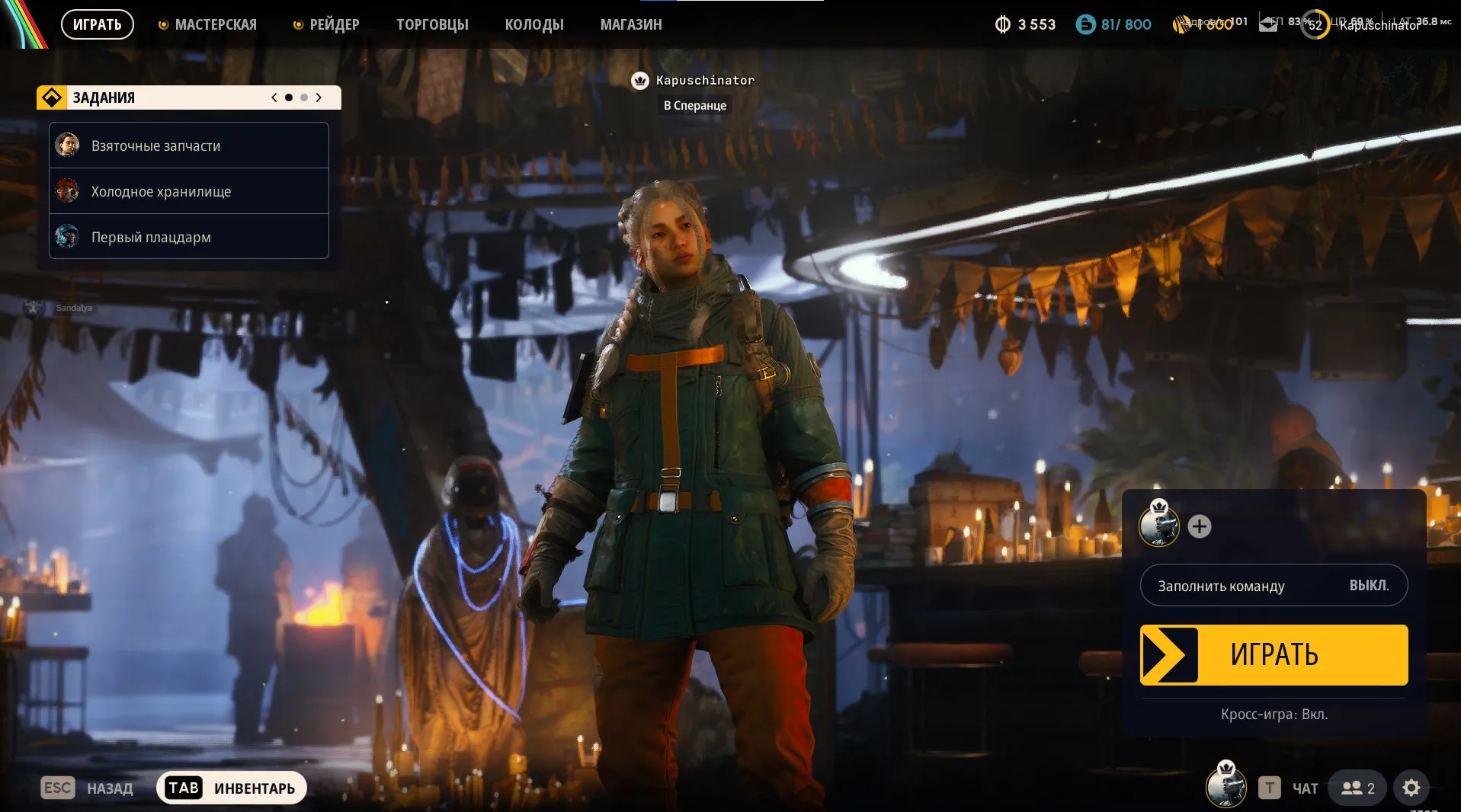Open the Взяточные запчасти quest
This screenshot has width=1461, height=812.
pyautogui.click(x=189, y=145)
